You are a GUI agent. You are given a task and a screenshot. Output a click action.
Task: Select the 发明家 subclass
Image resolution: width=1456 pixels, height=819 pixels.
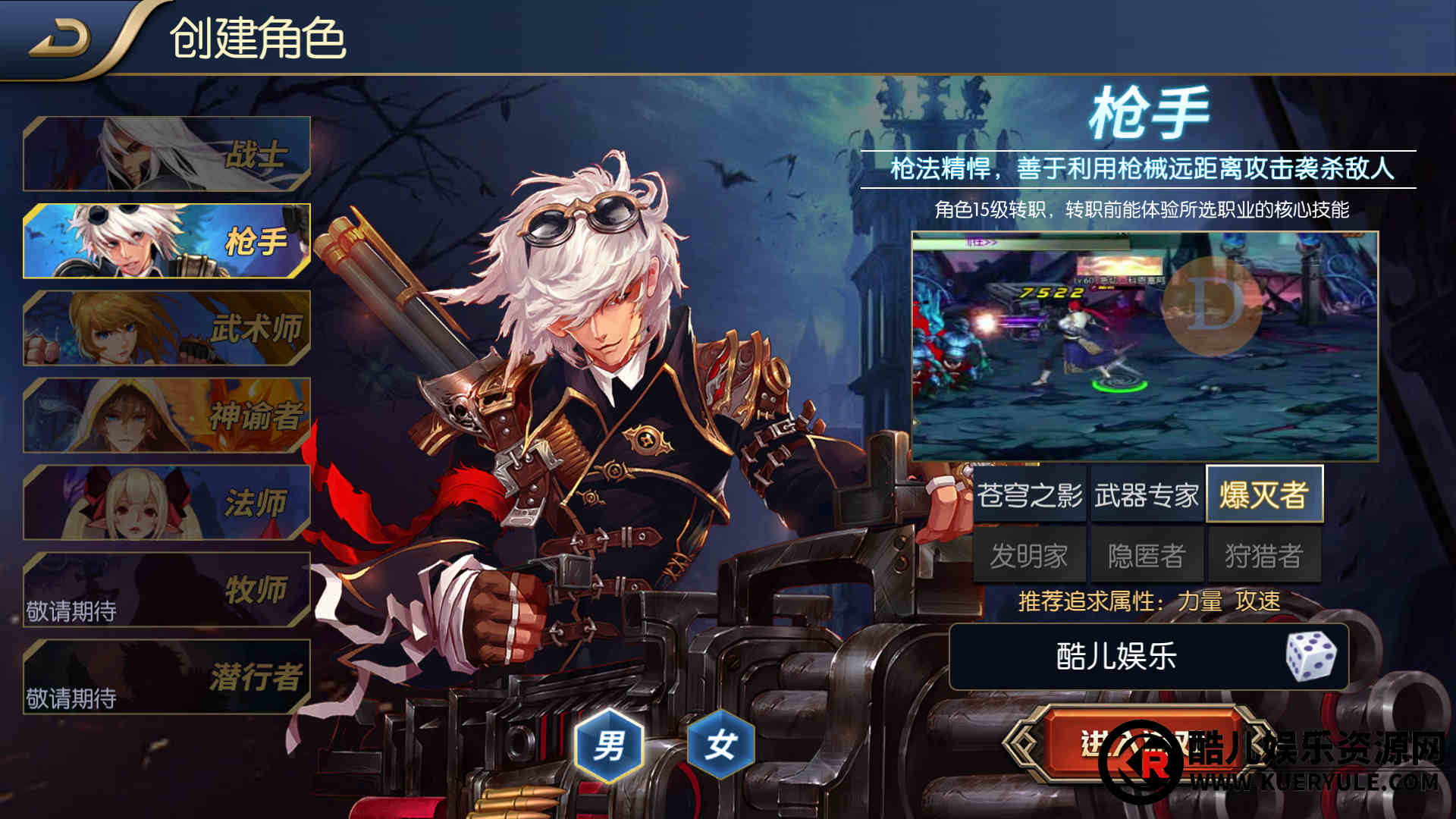click(x=1029, y=556)
